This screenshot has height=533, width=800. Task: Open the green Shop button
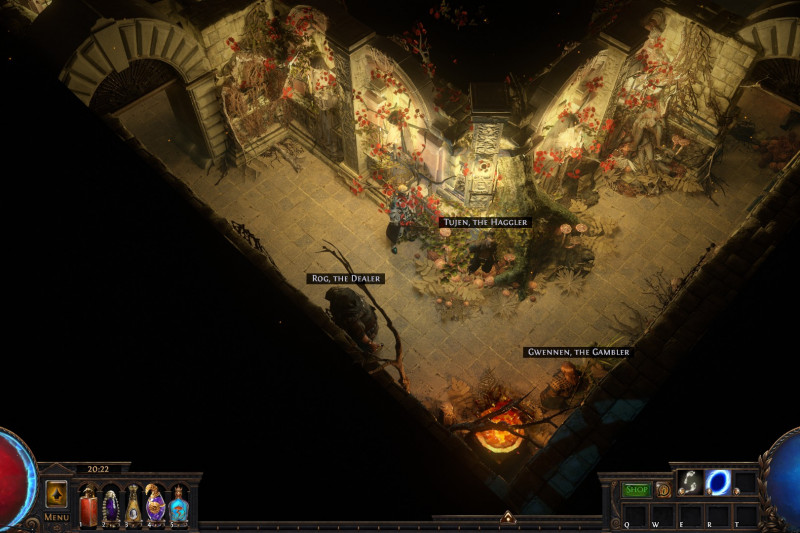pos(637,490)
